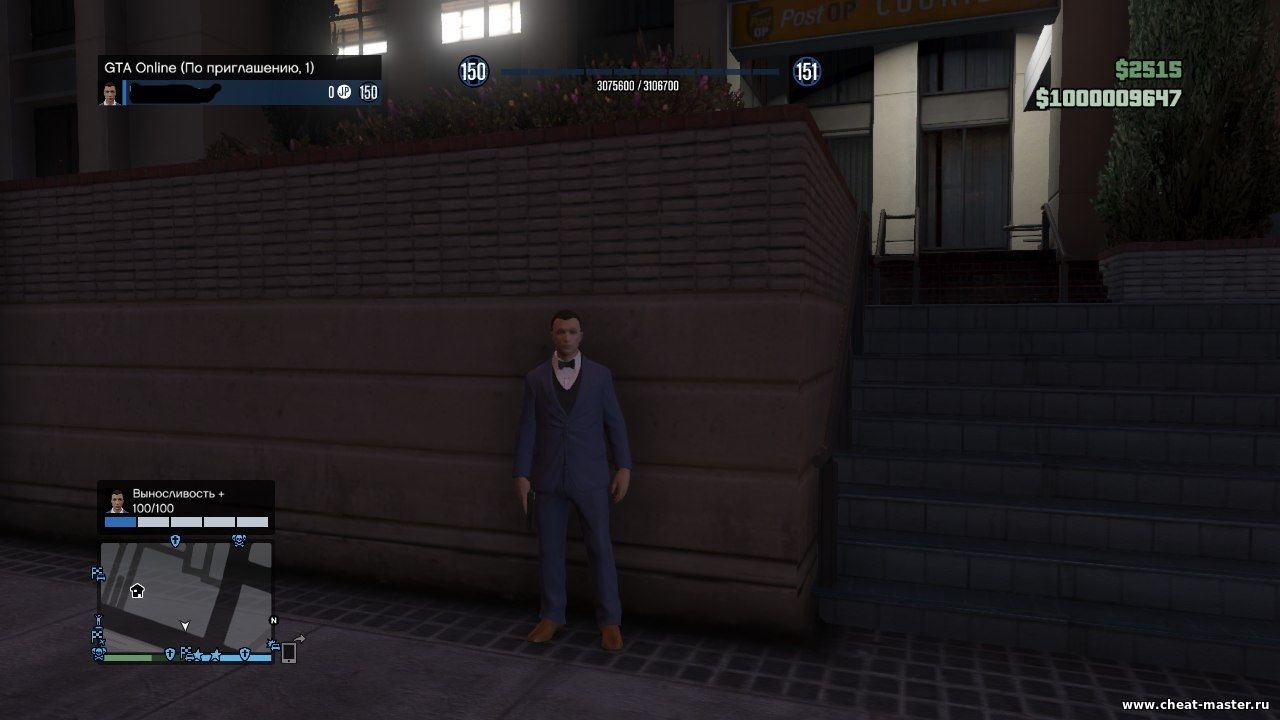Click the north compass marker on minimap
1280x720 pixels.
point(273,620)
